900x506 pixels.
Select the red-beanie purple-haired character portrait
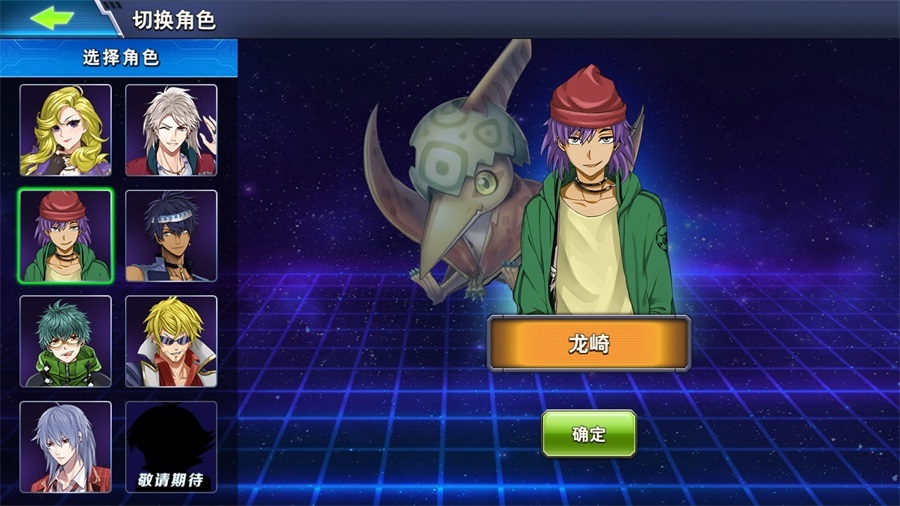click(x=66, y=236)
